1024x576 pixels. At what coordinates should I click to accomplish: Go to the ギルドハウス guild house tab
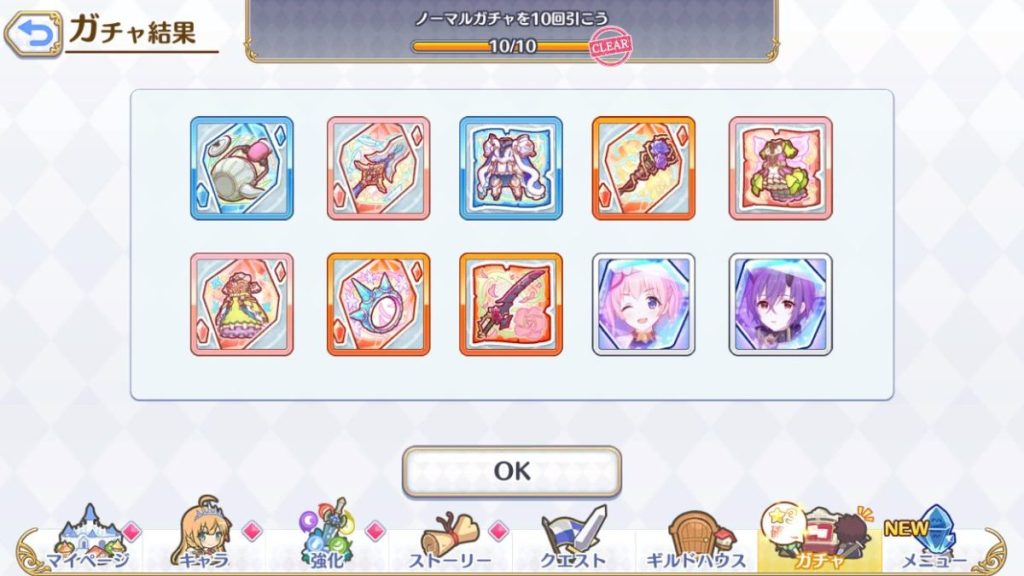696,540
